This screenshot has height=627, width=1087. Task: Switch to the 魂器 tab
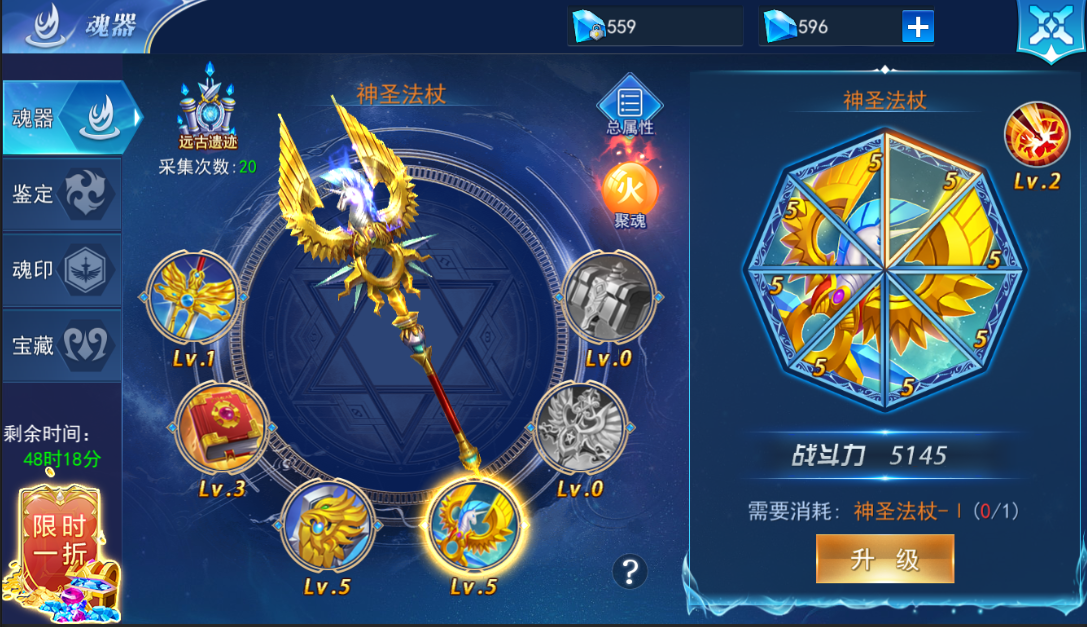[70, 118]
